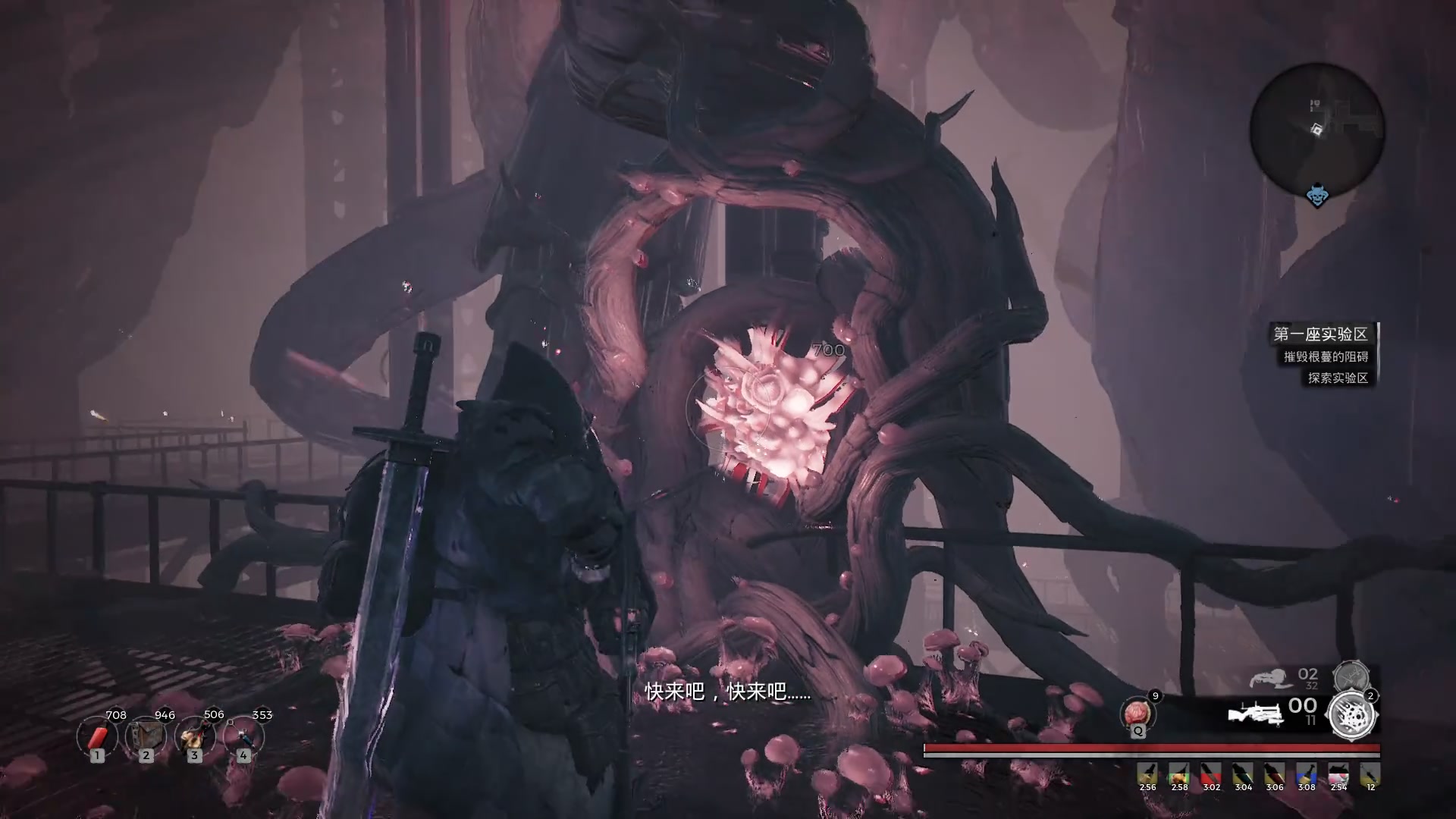The image size is (1456, 819).
Task: Switch to the handgun weapon
Action: (x=1272, y=677)
